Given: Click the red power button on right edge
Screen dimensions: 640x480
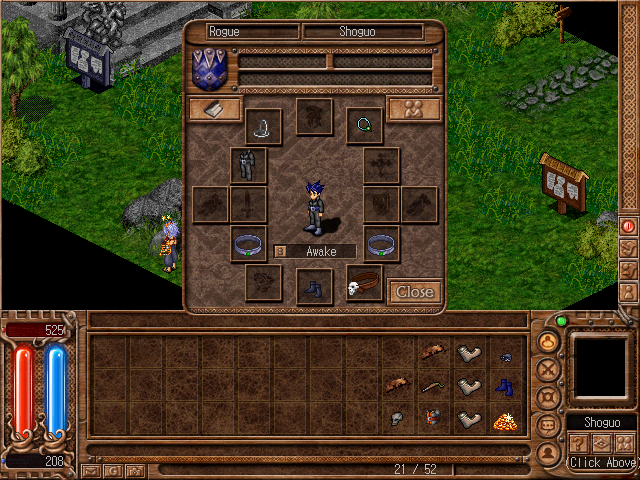Looking at the screenshot, I should [x=629, y=226].
